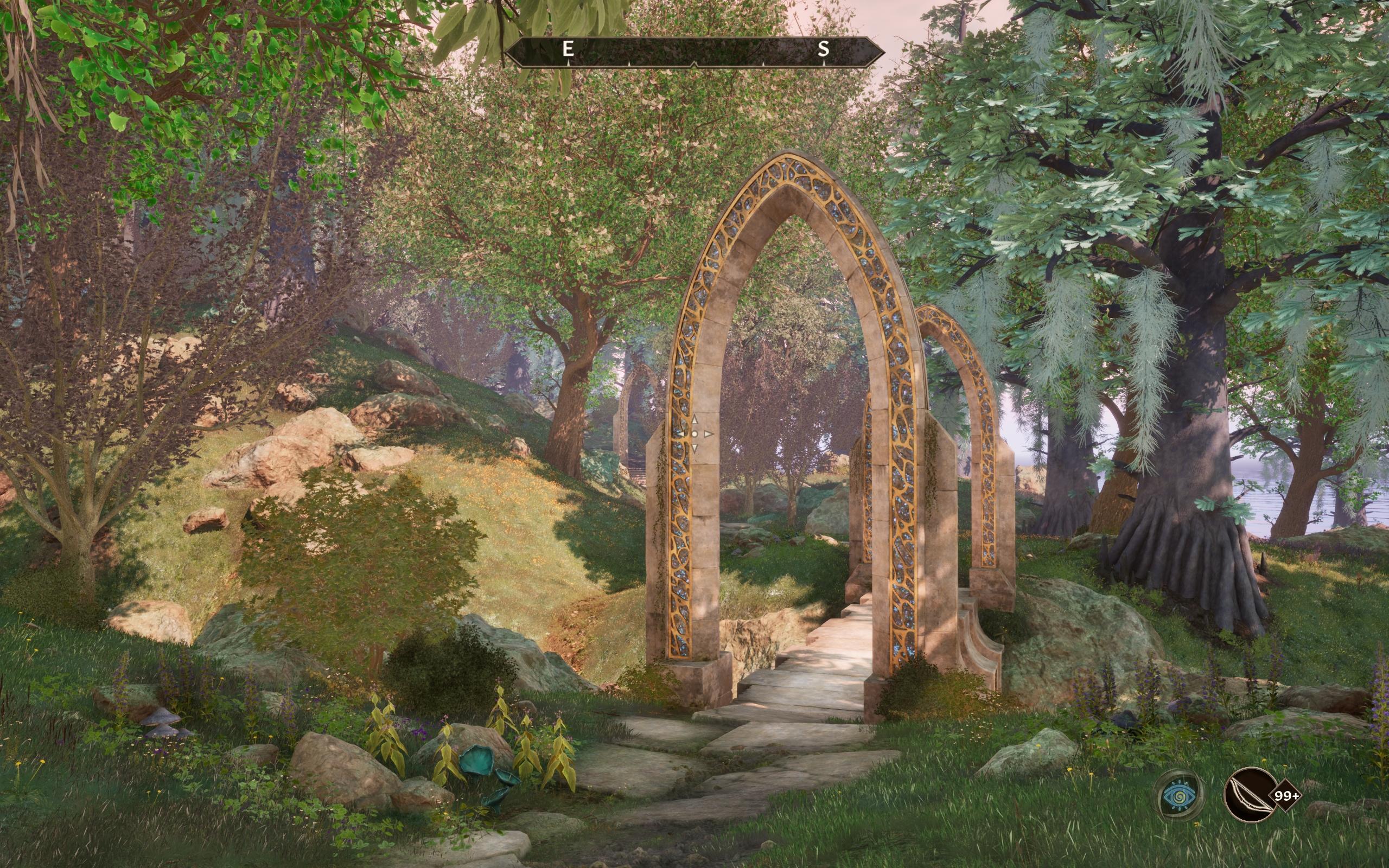Click the upward triangle above the reticle
The image size is (1389, 868).
[x=694, y=421]
